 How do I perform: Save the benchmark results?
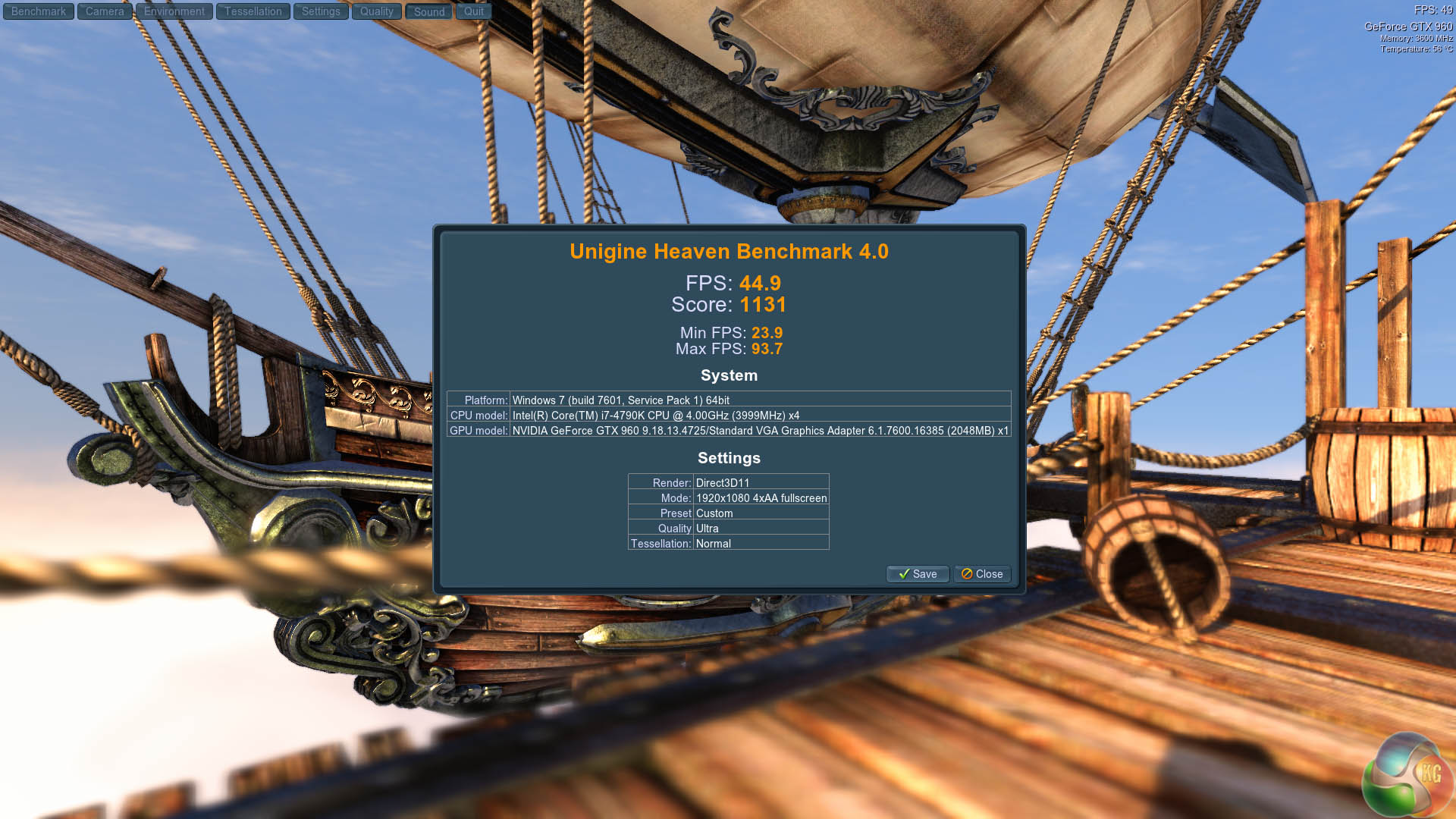point(918,574)
